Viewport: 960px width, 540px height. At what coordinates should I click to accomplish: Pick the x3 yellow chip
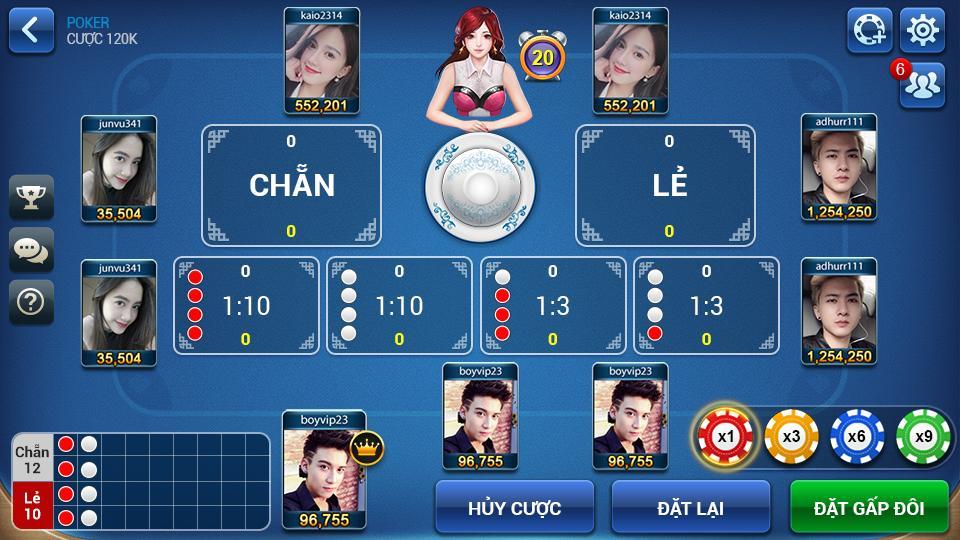[x=791, y=437]
